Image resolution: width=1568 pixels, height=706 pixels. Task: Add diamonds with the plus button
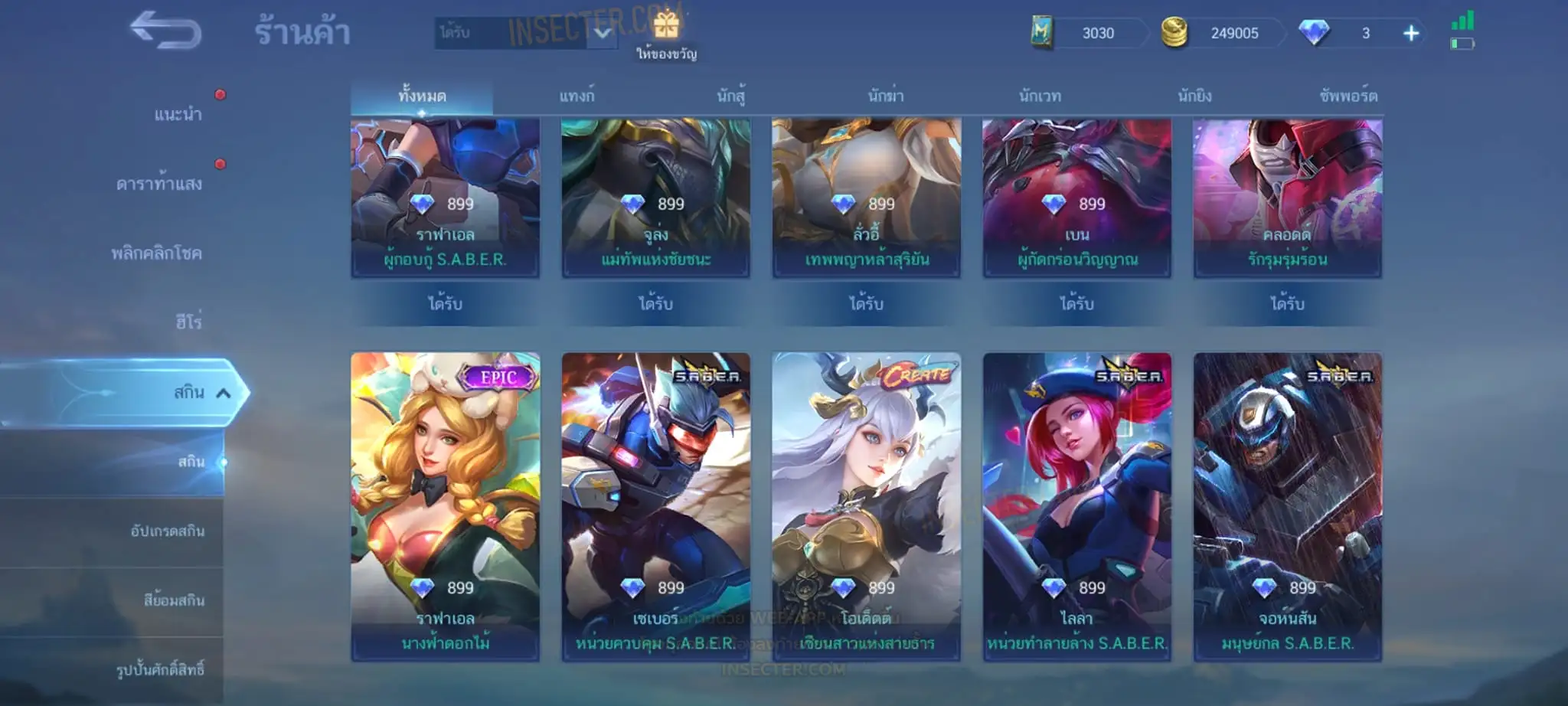click(1411, 34)
